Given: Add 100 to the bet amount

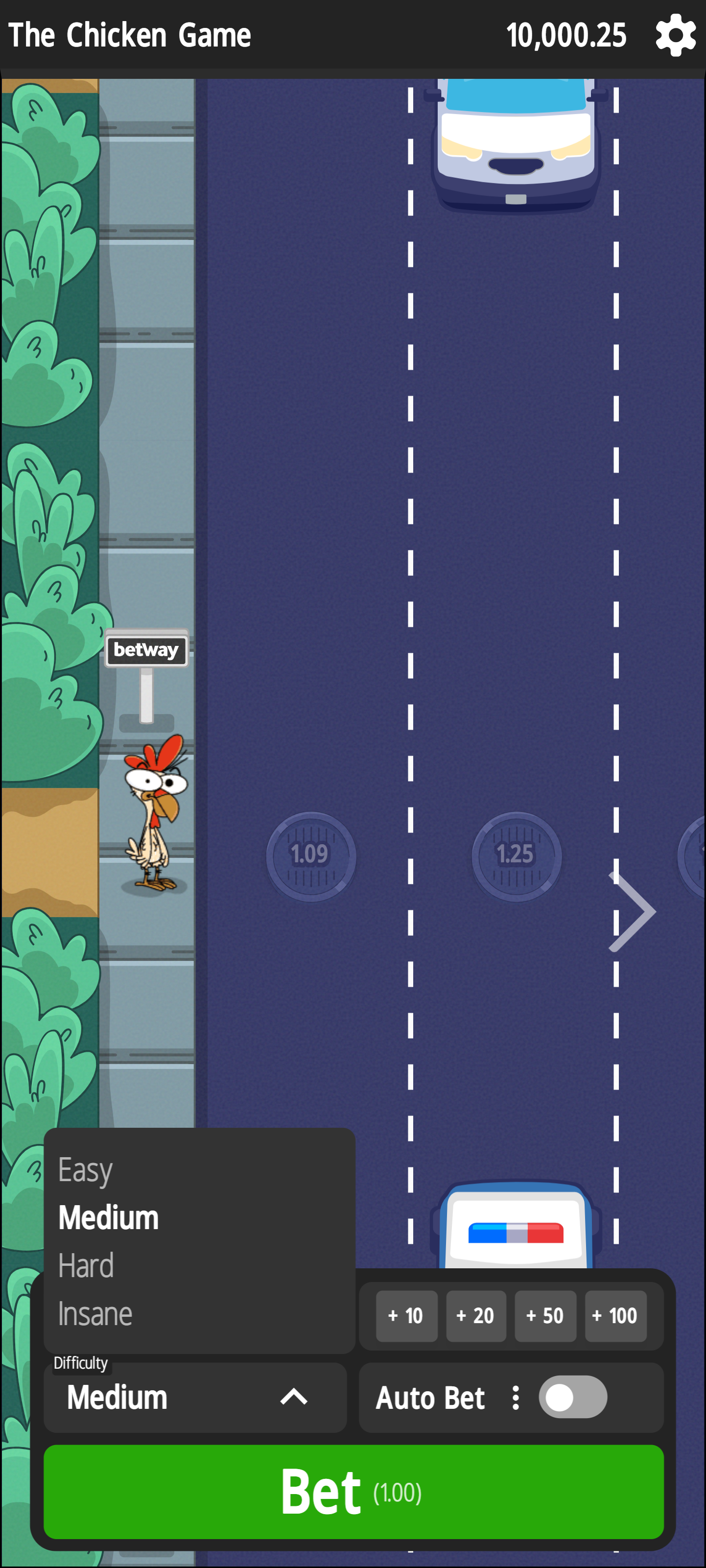Looking at the screenshot, I should [615, 1316].
